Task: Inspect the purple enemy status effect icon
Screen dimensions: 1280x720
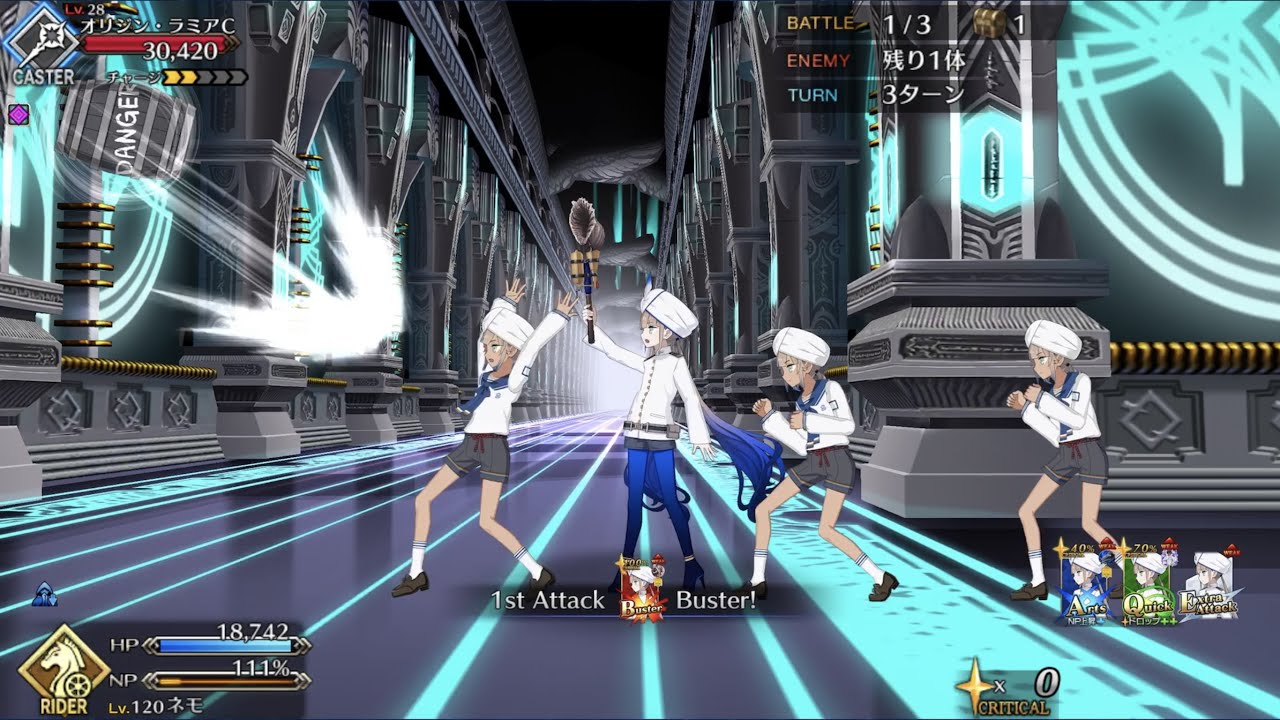Action: [17, 114]
